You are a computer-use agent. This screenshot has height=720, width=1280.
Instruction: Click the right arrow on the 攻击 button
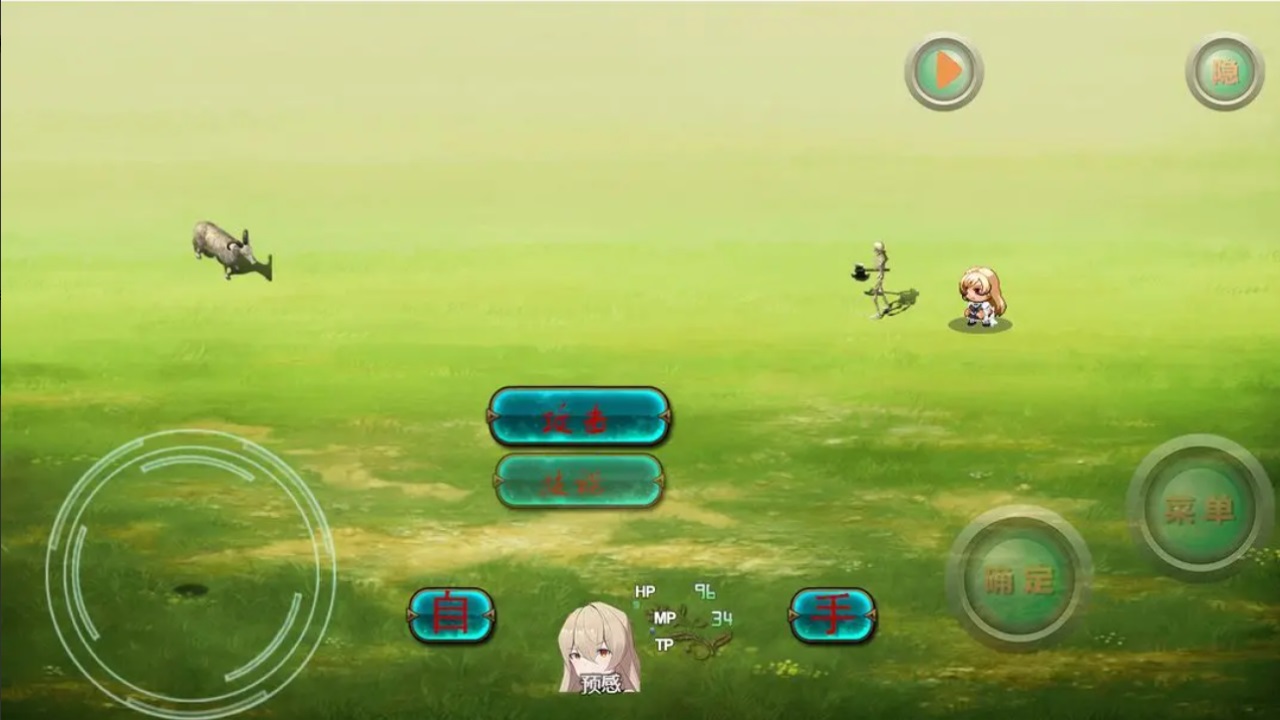pos(663,416)
